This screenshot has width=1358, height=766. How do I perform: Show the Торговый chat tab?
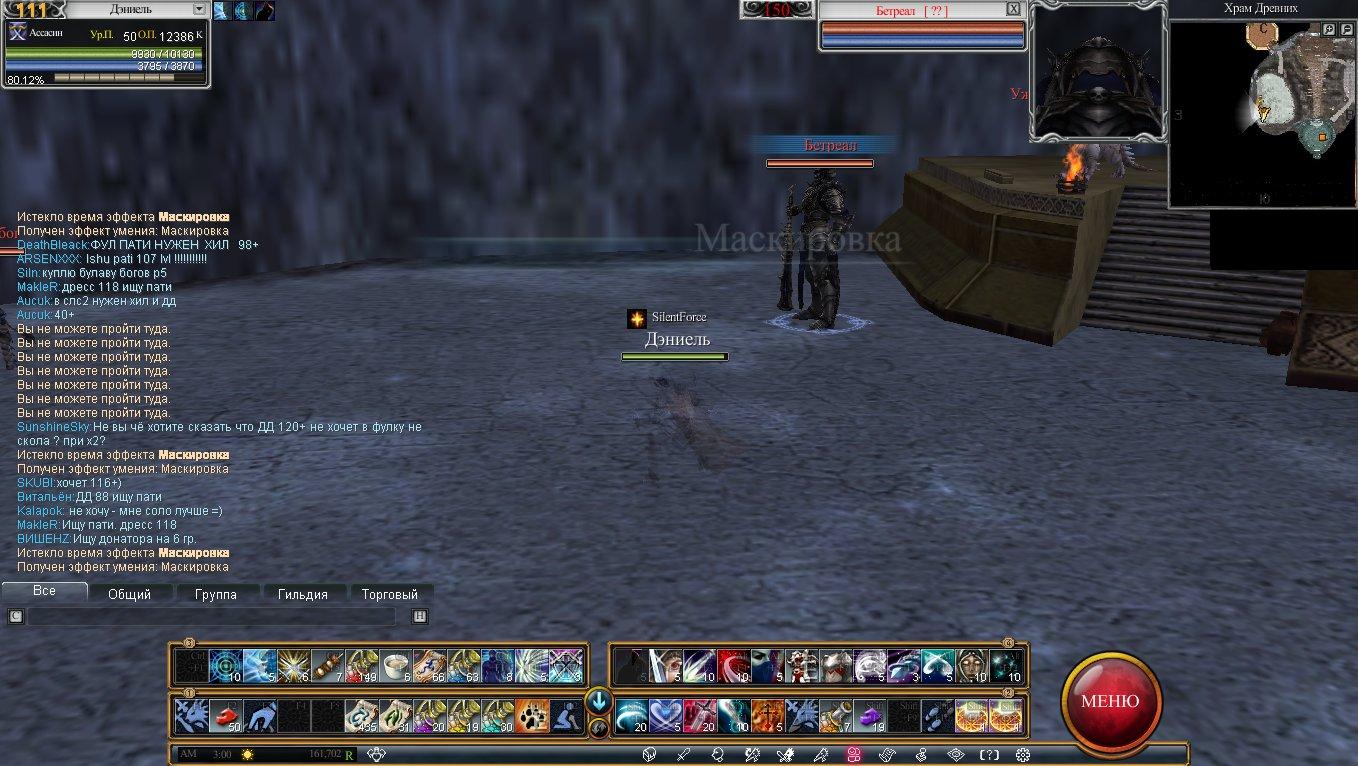390,594
